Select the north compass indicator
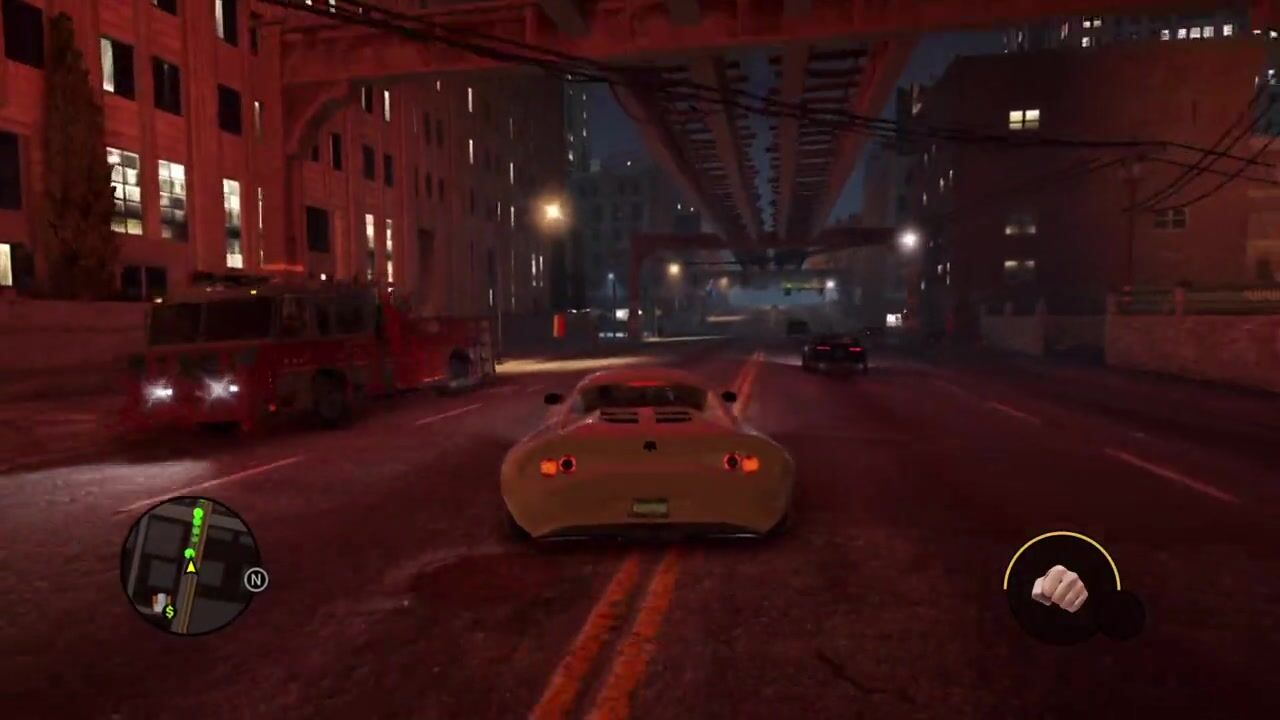 pos(256,580)
